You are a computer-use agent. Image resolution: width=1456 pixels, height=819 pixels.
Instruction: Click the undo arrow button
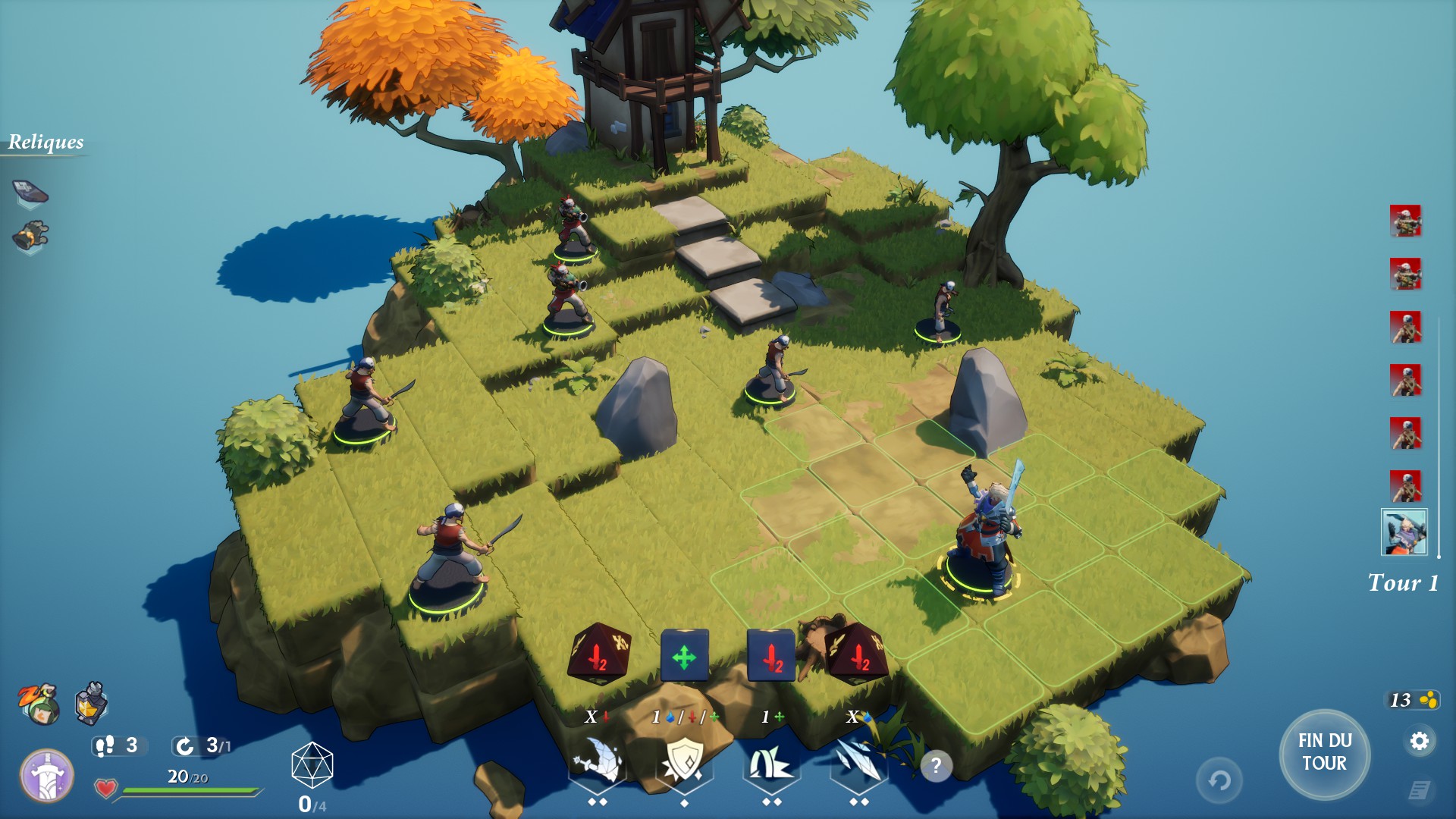(x=1219, y=780)
